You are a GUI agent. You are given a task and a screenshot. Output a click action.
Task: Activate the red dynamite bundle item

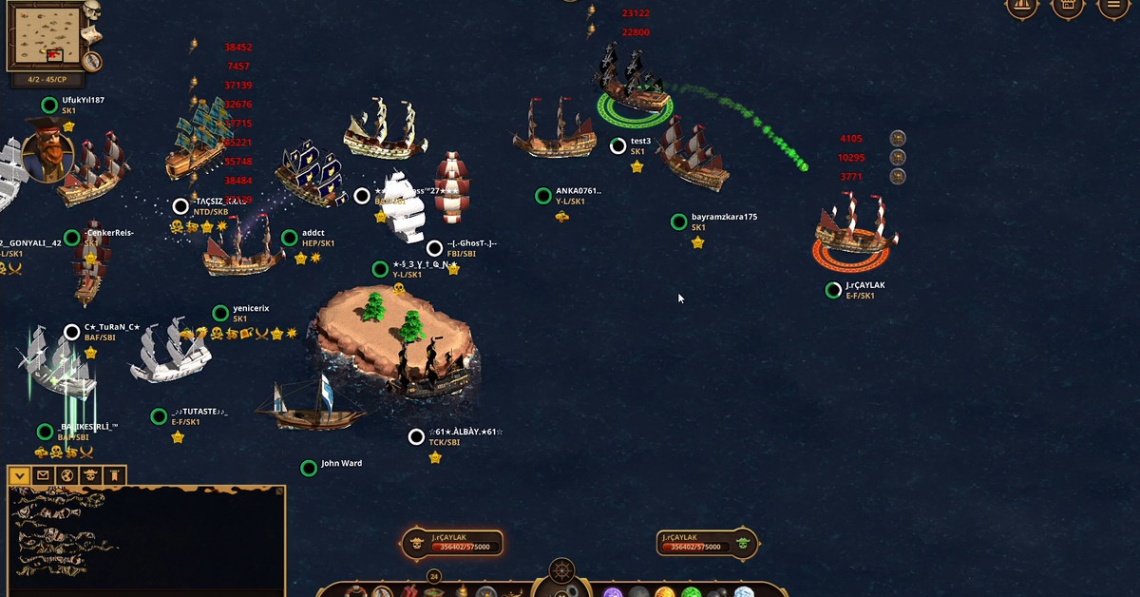tap(409, 592)
